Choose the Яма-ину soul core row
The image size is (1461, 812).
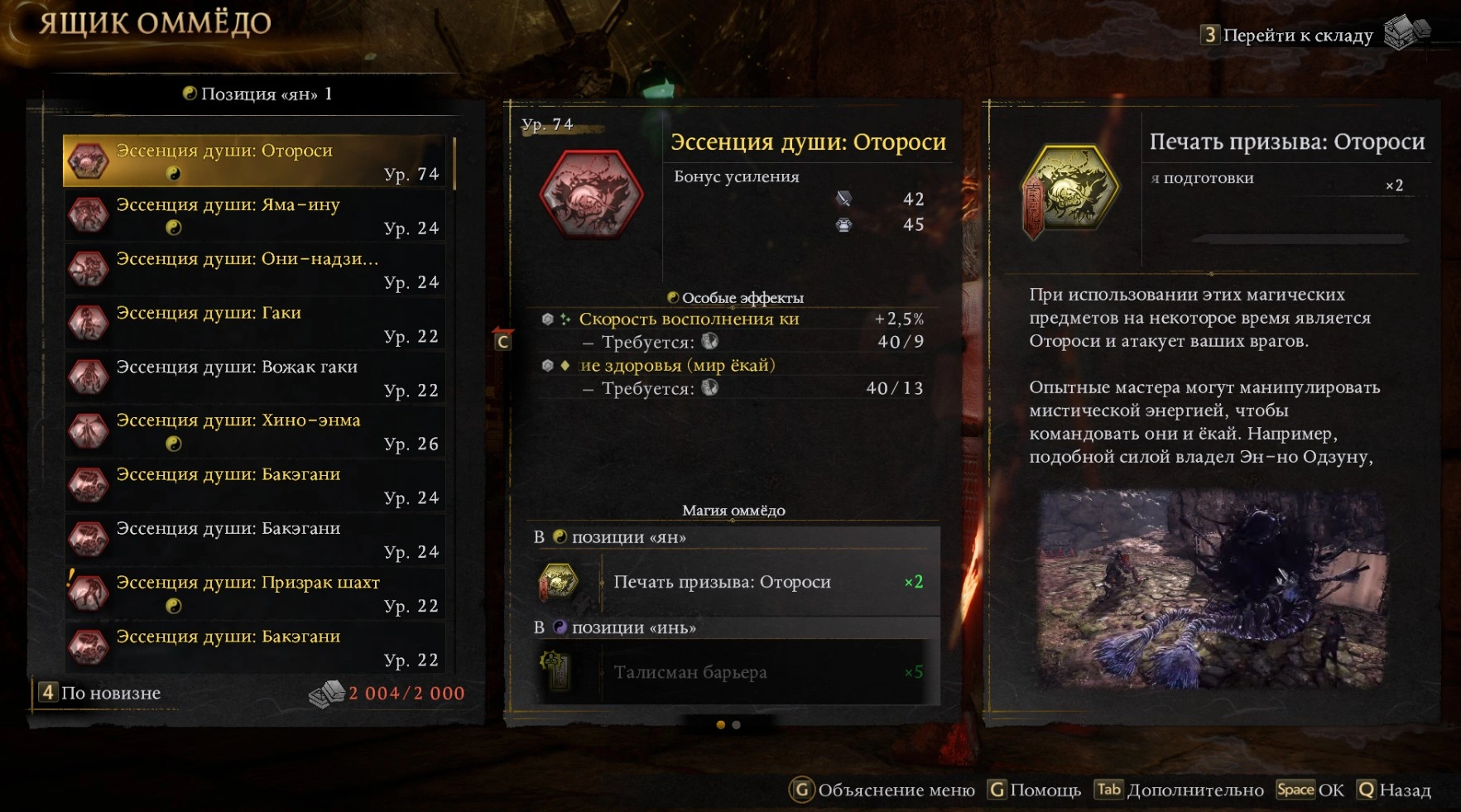(x=257, y=215)
